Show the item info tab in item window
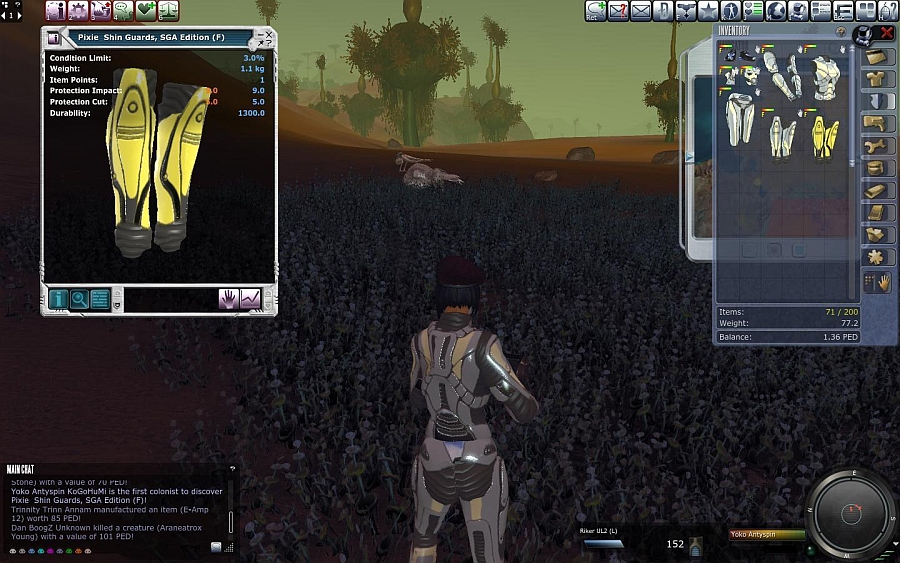 click(58, 298)
